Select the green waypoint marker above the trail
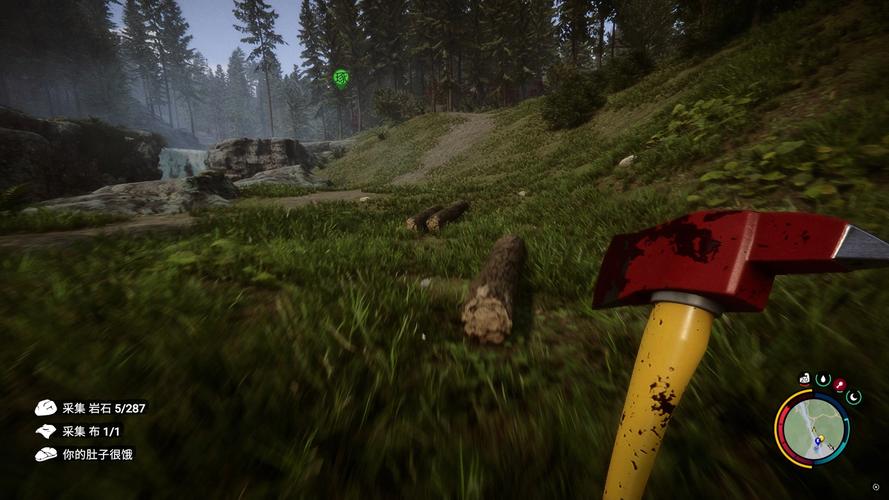The width and height of the screenshot is (889, 500). pyautogui.click(x=341, y=77)
